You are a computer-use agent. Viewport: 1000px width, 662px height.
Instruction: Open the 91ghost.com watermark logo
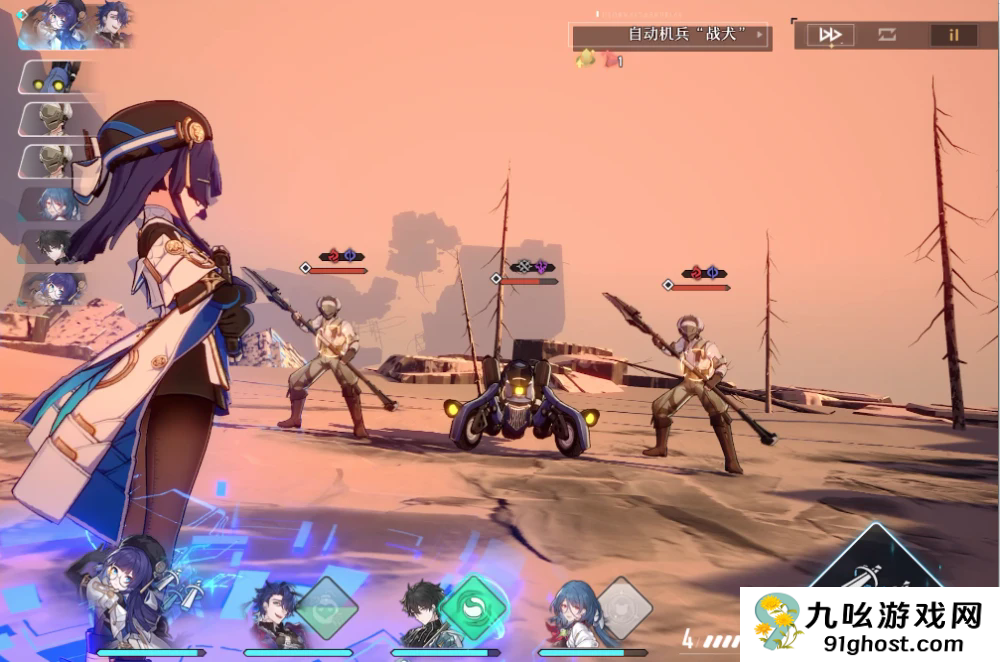pyautogui.click(x=870, y=625)
